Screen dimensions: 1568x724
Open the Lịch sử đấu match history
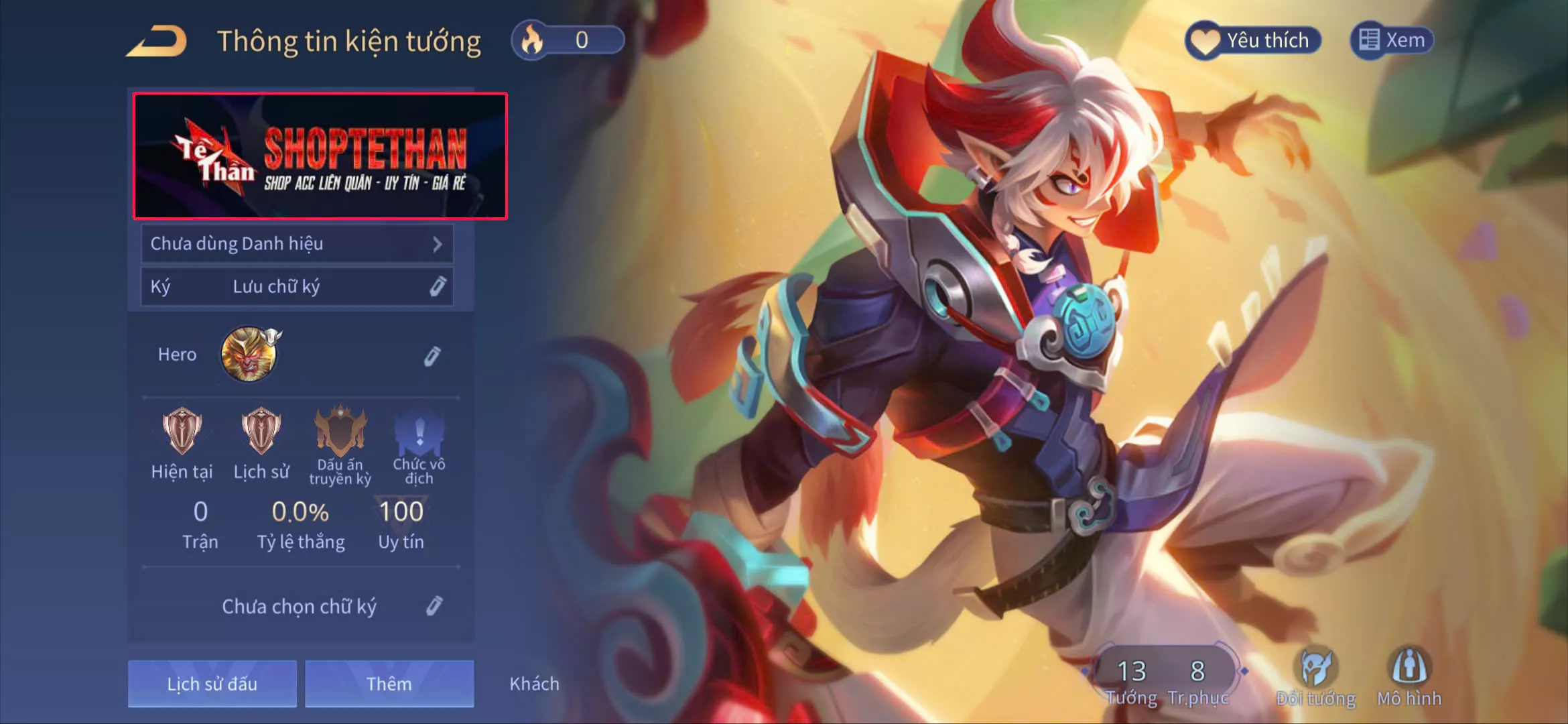pos(212,684)
